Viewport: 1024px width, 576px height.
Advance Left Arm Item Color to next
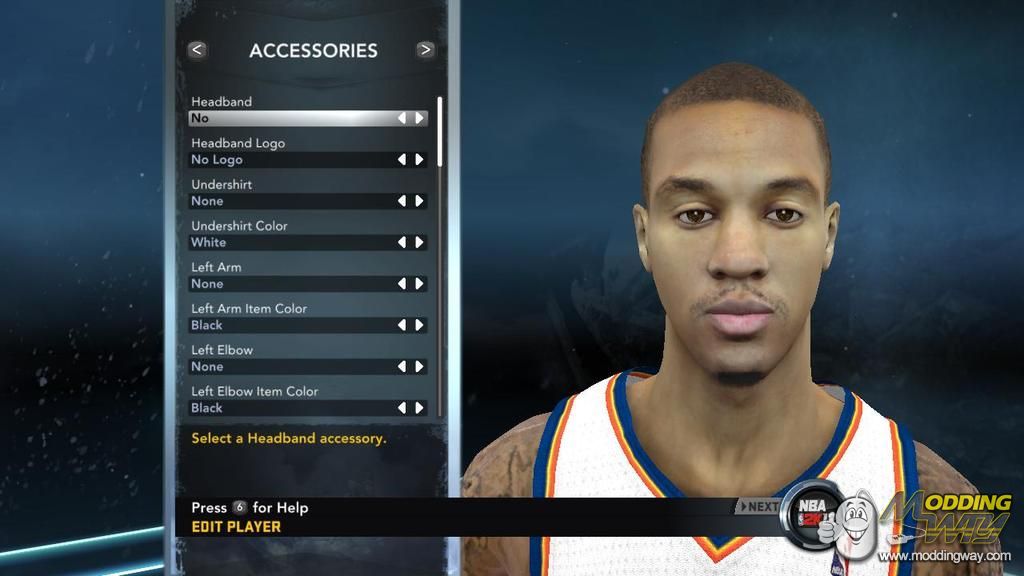420,325
